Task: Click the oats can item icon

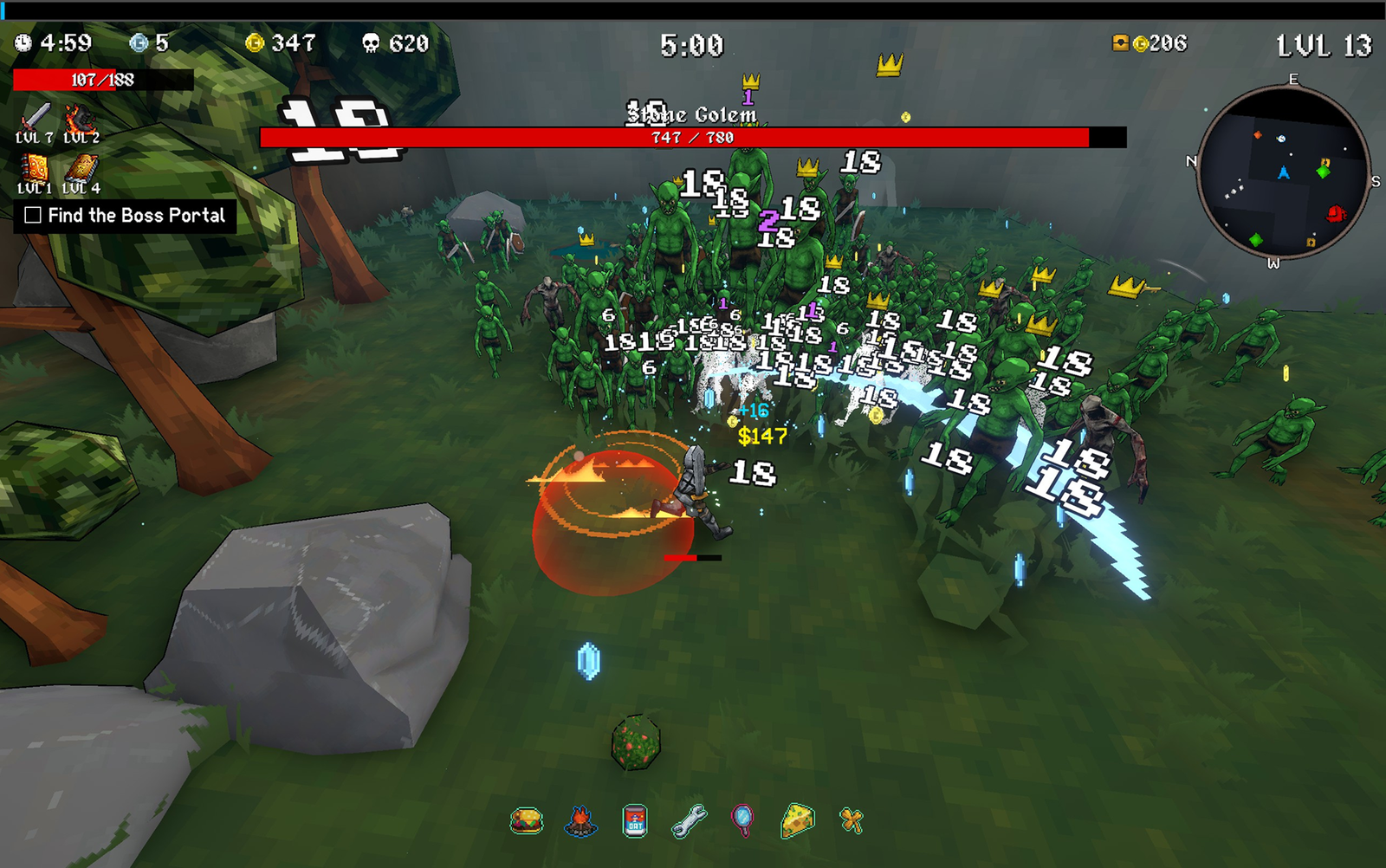Action: pyautogui.click(x=635, y=819)
